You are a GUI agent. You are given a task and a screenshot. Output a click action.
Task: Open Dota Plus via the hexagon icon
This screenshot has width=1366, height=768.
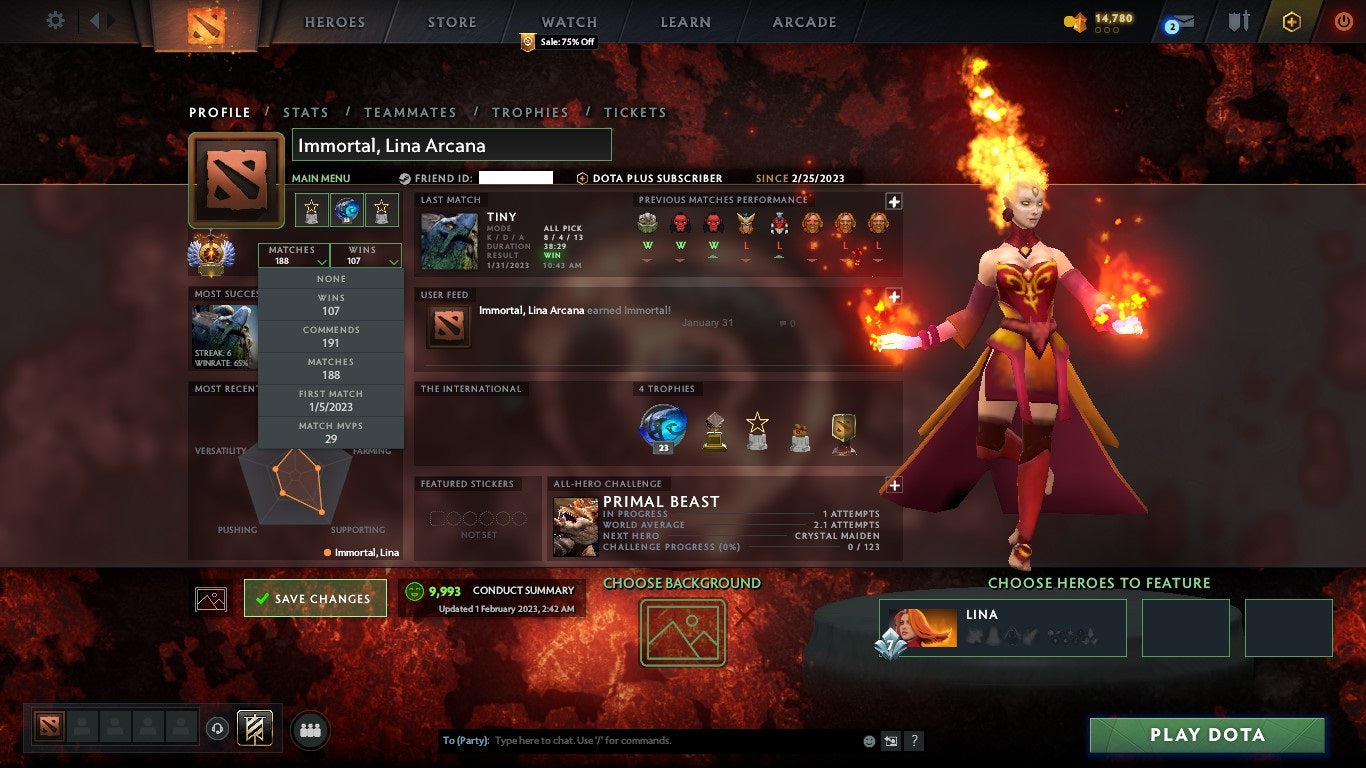click(1290, 20)
